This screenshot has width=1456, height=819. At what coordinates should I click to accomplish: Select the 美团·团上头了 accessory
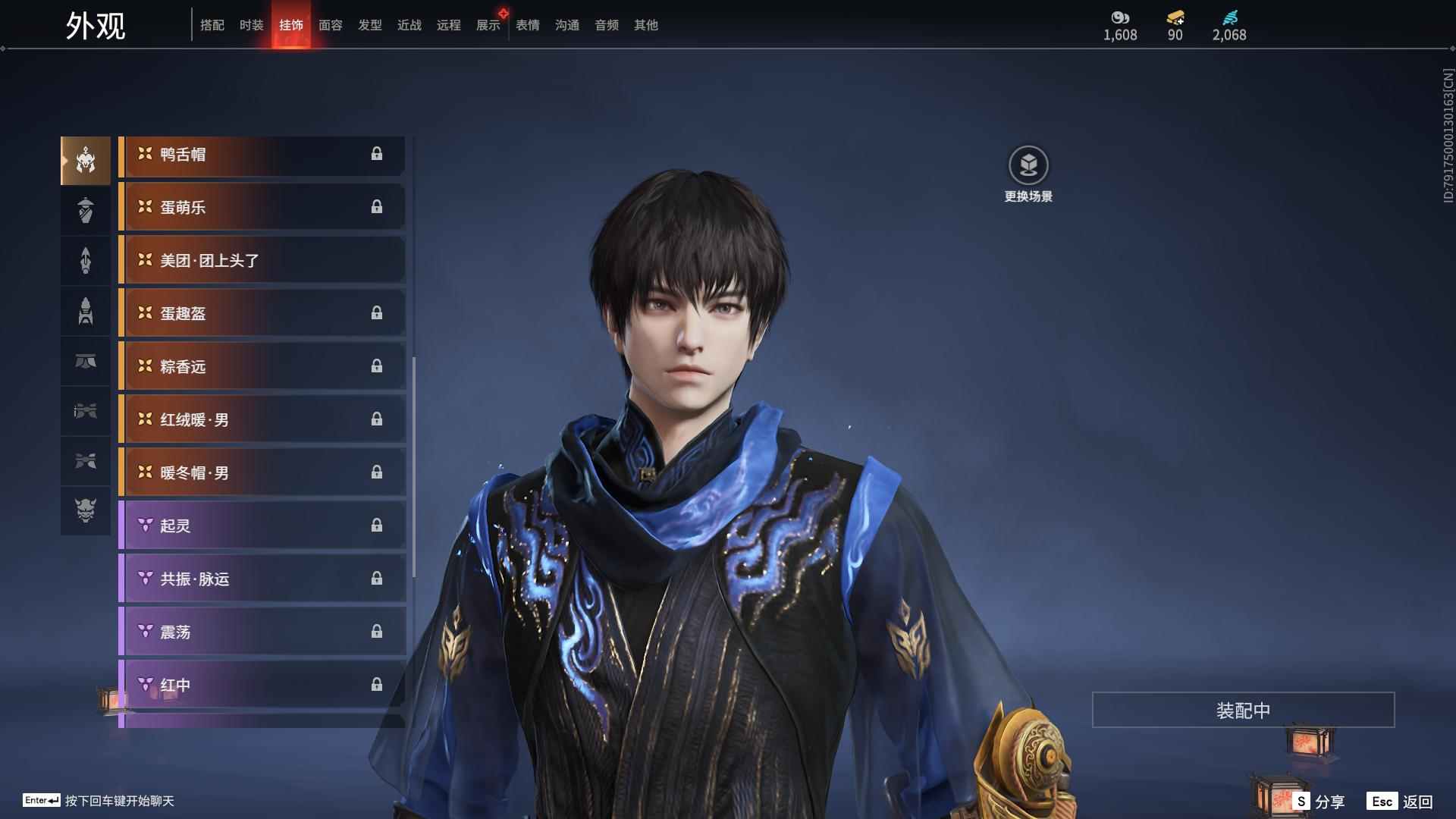(262, 261)
